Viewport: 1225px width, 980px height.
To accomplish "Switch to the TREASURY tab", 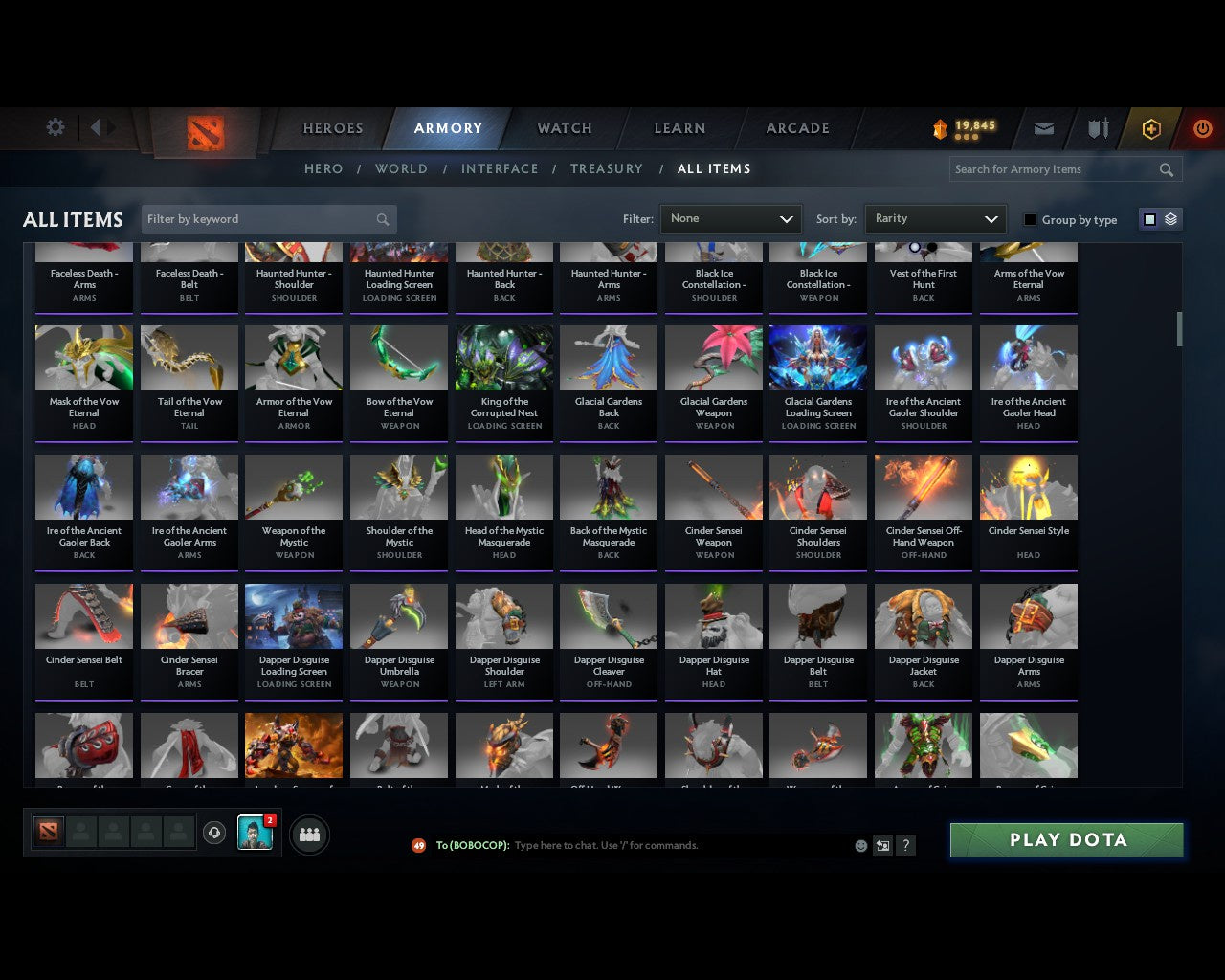I will pos(606,168).
